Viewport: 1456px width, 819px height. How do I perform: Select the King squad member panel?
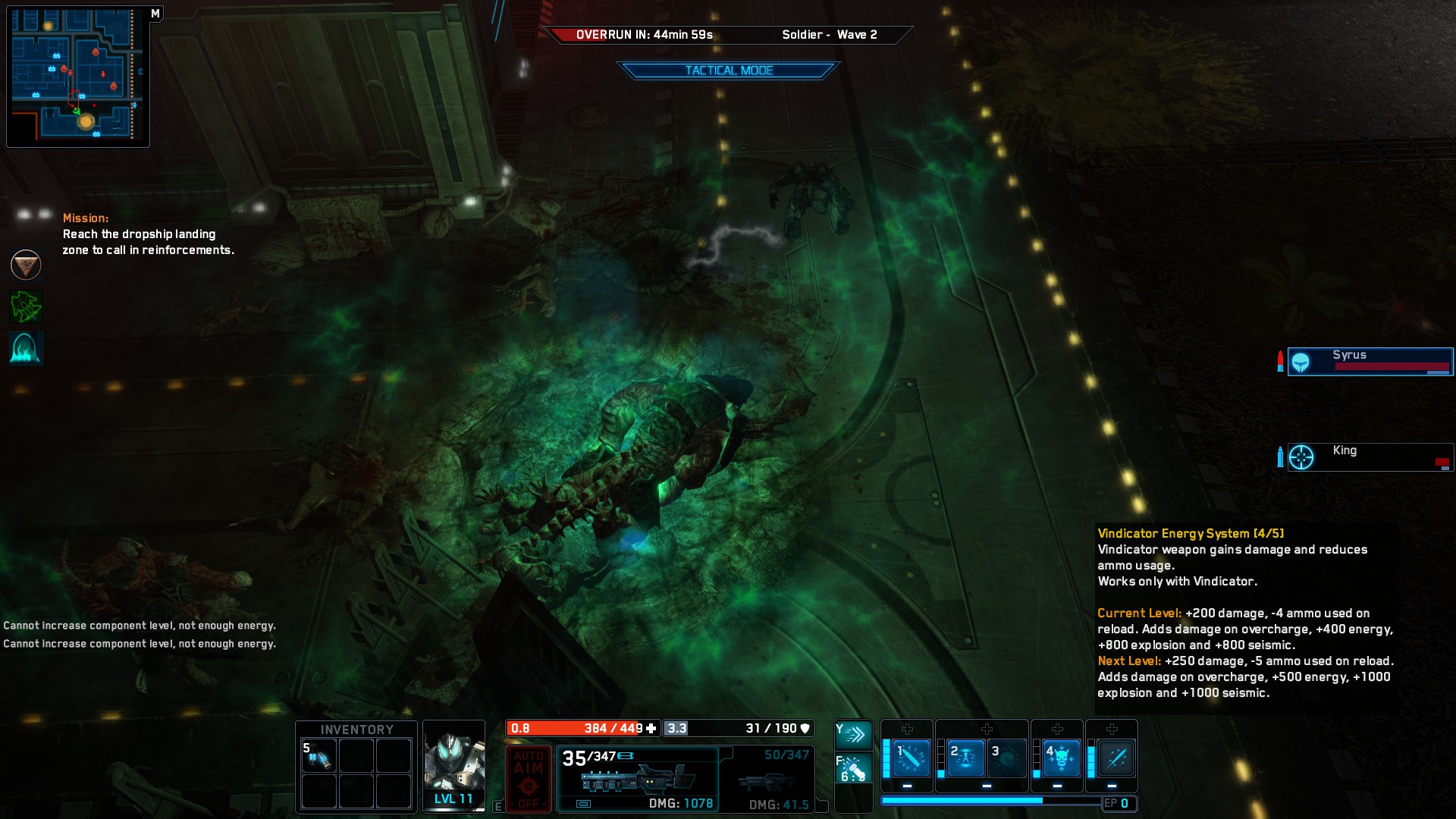coord(1369,457)
